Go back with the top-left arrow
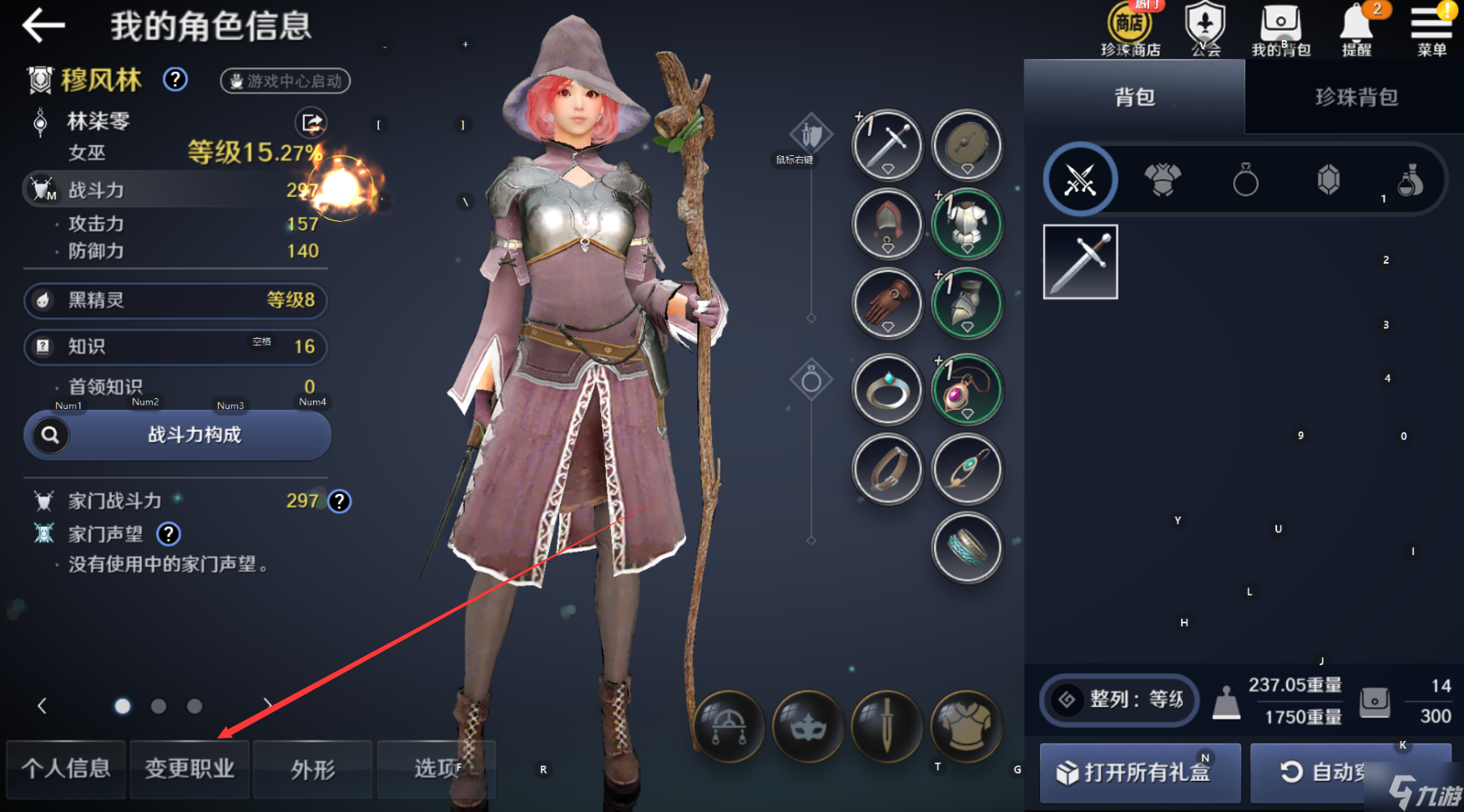The width and height of the screenshot is (1464, 812). click(x=43, y=26)
